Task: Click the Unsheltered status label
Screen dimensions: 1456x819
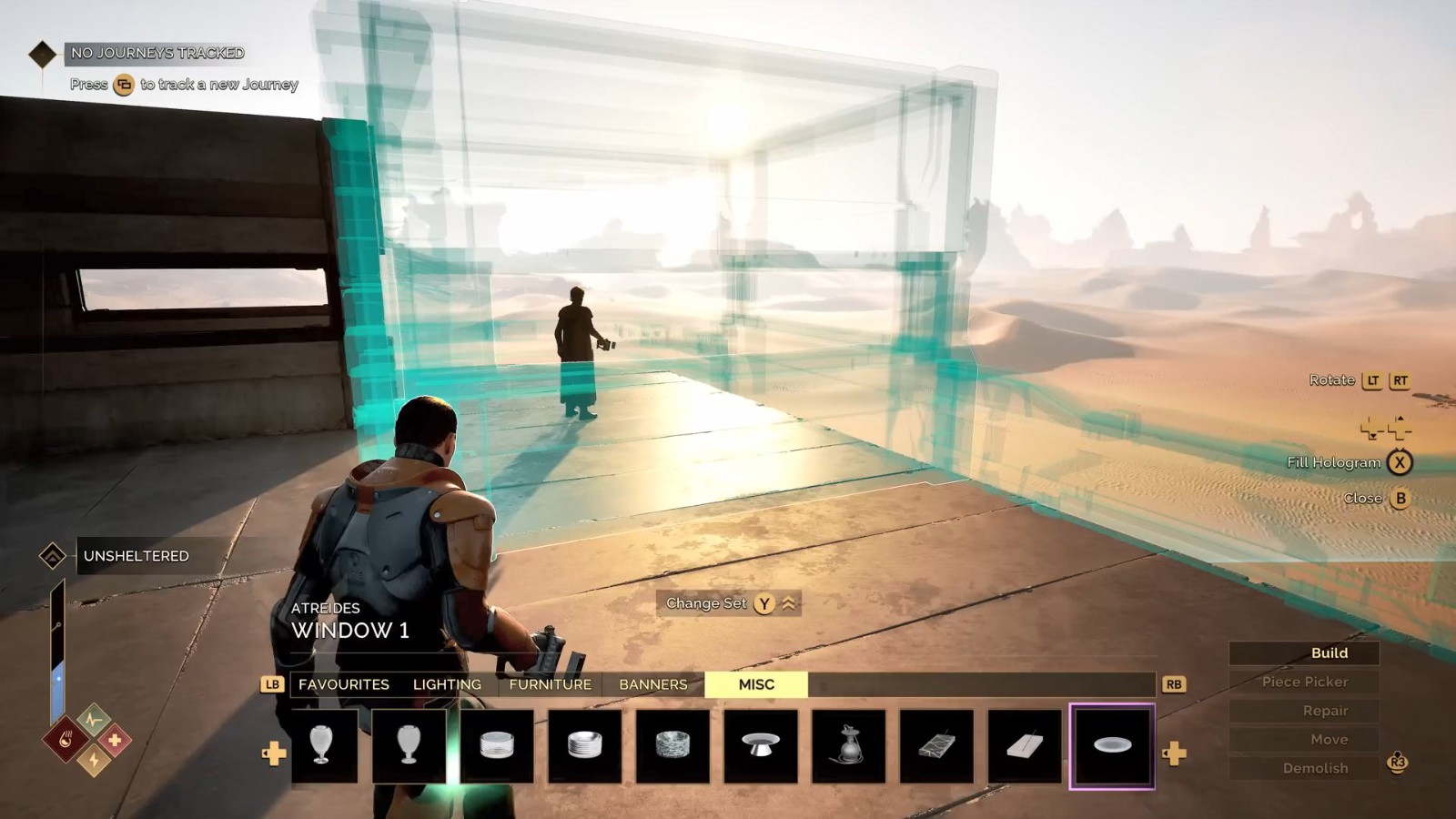Action: coord(136,556)
